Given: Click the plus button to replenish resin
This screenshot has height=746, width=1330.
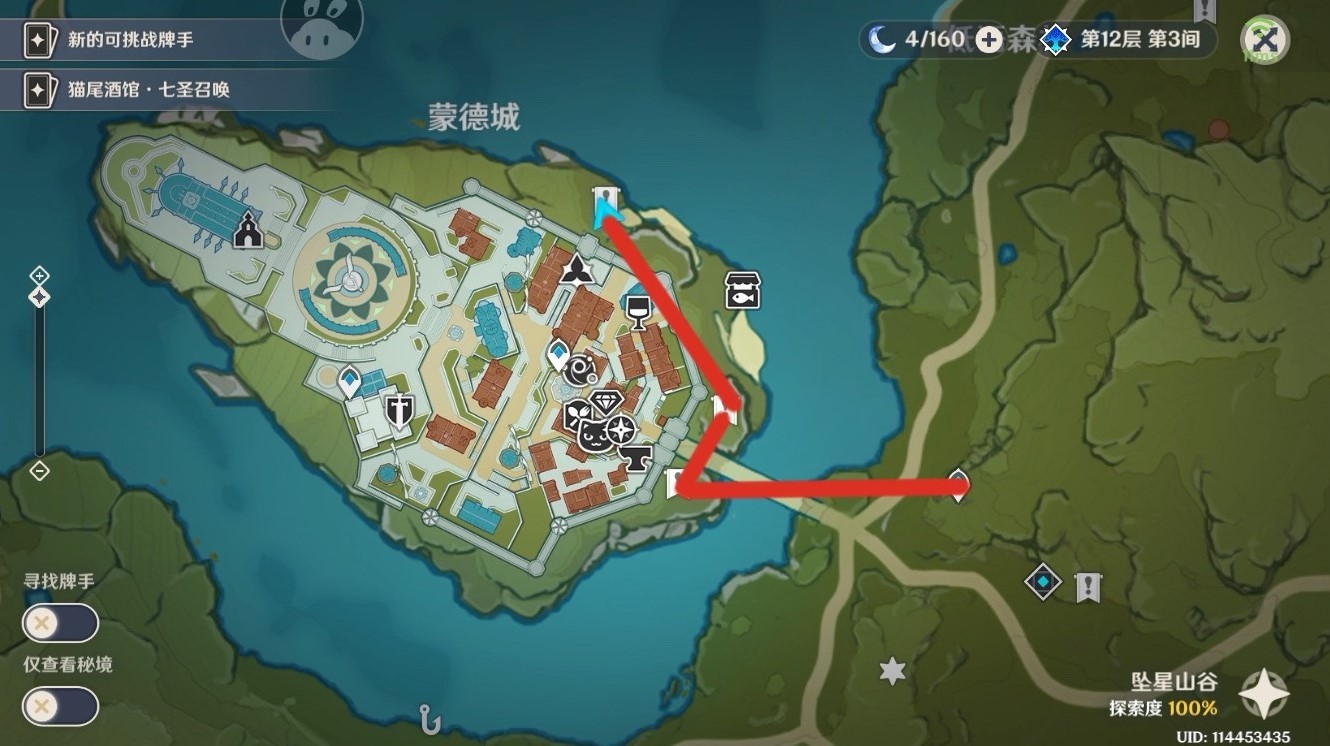Looking at the screenshot, I should 988,41.
